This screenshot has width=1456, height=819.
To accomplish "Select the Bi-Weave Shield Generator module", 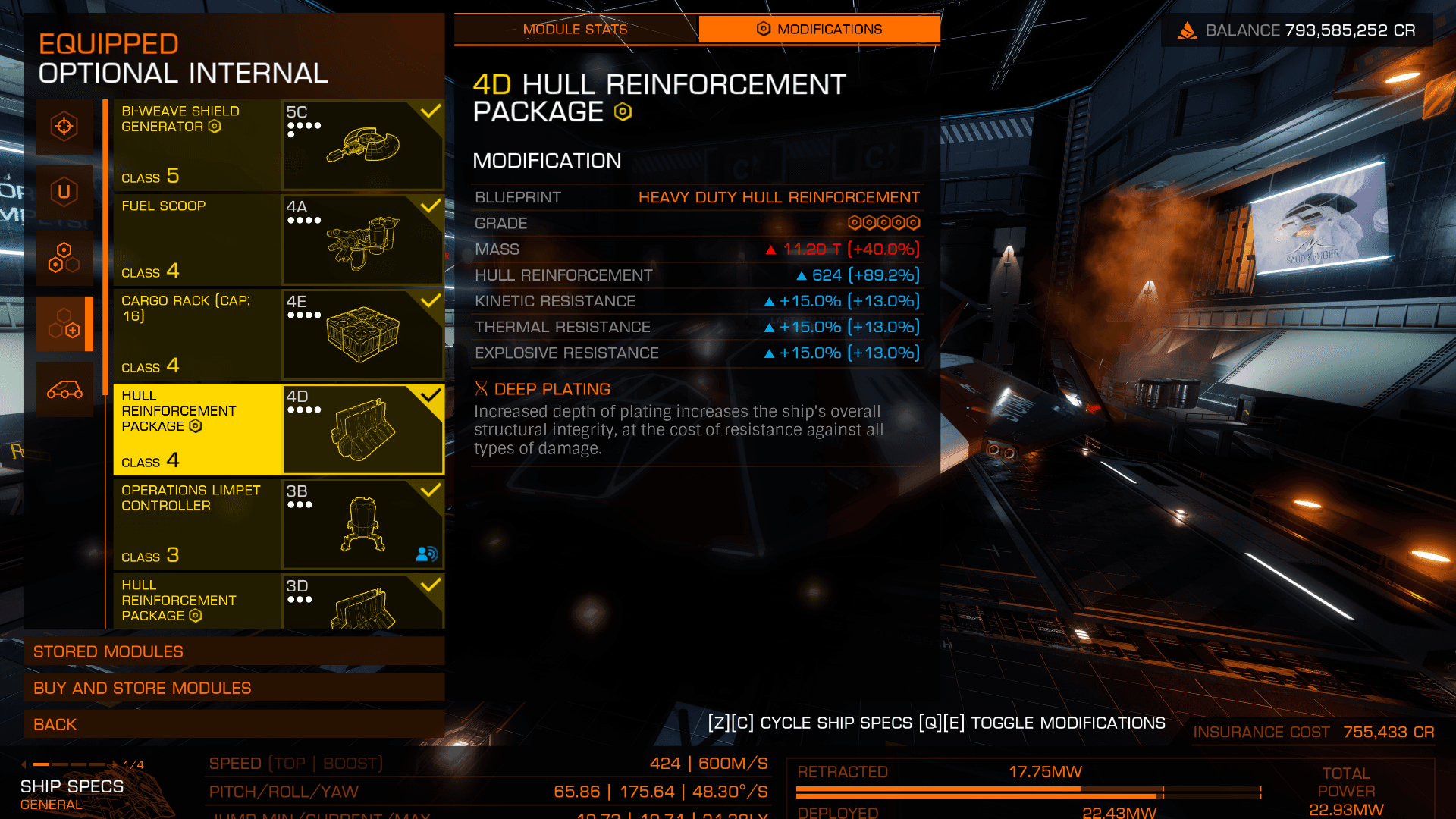I will 278,145.
